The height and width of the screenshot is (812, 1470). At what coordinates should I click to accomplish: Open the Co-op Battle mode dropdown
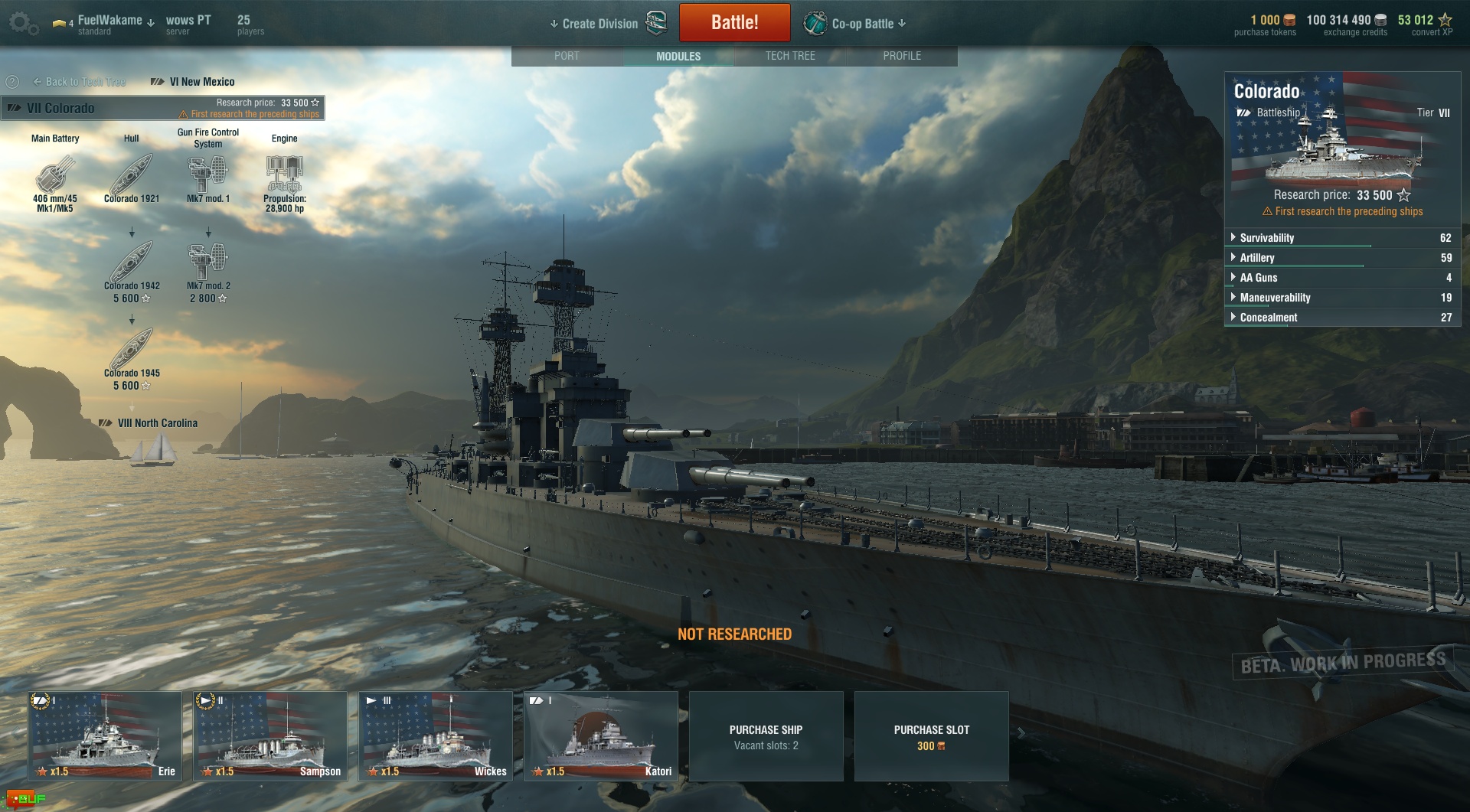(x=867, y=24)
